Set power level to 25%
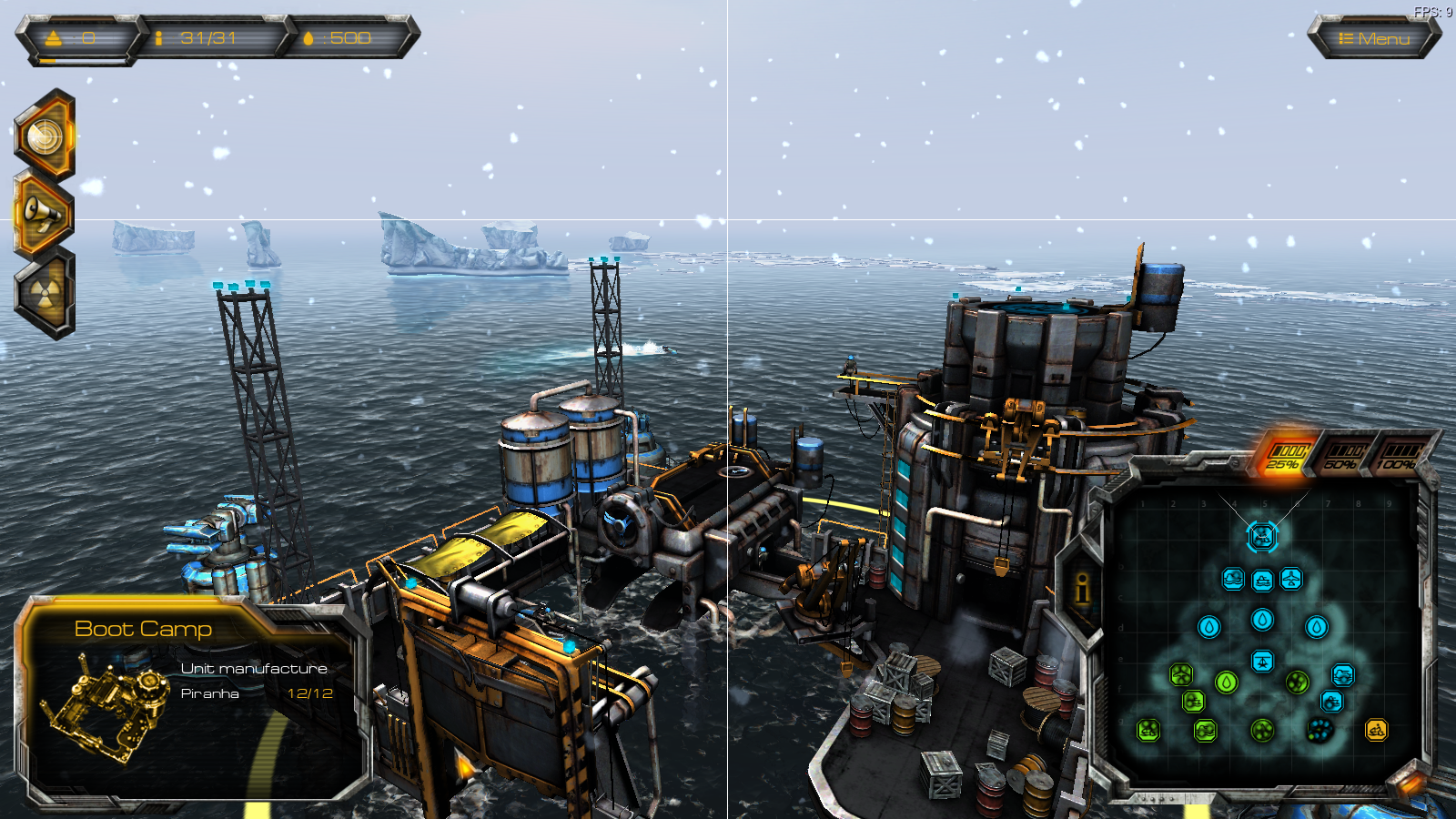The width and height of the screenshot is (1456, 819). coord(1284,456)
